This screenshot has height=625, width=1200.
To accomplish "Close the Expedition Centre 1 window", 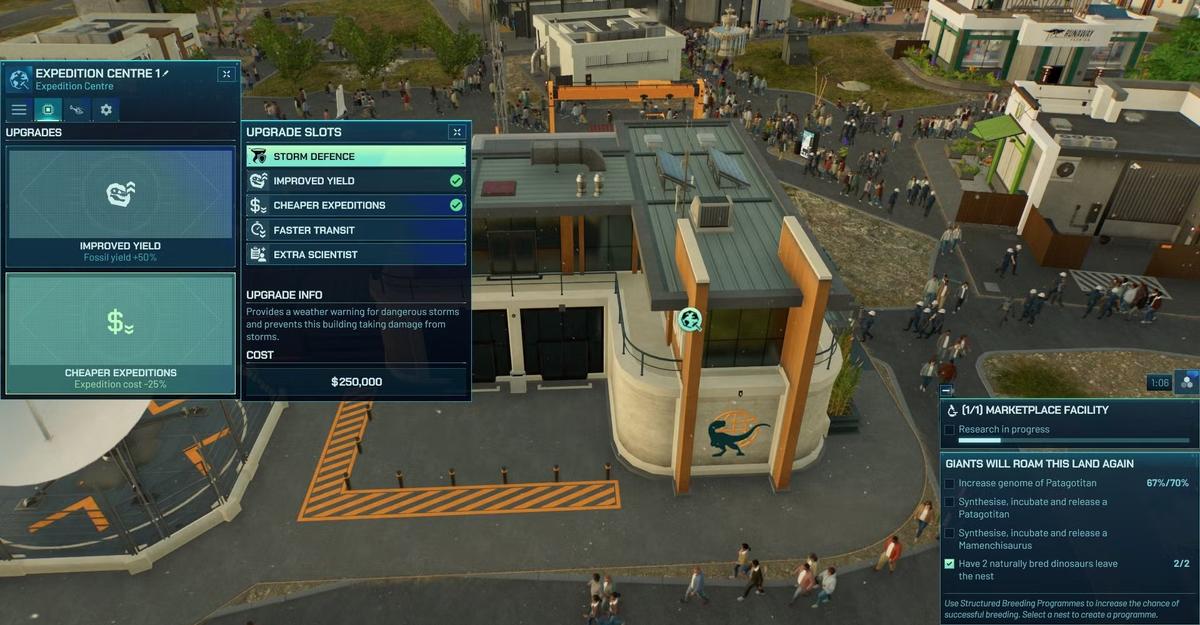I will 226,74.
